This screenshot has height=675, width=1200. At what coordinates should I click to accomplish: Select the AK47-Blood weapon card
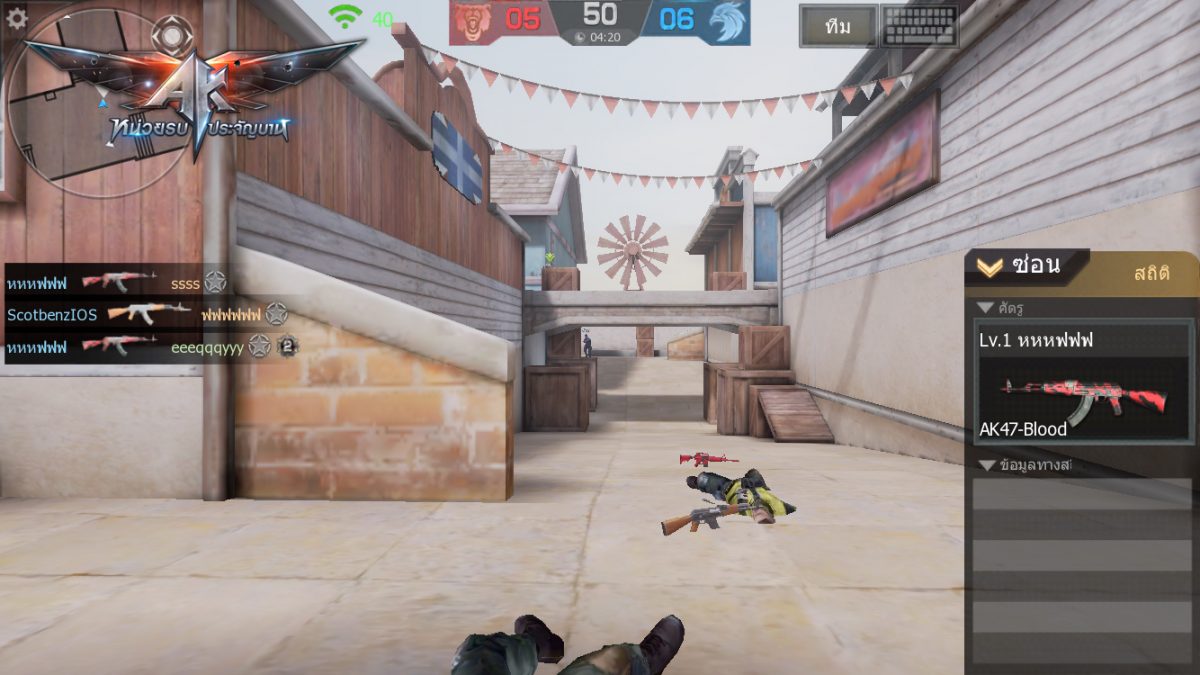click(1083, 382)
